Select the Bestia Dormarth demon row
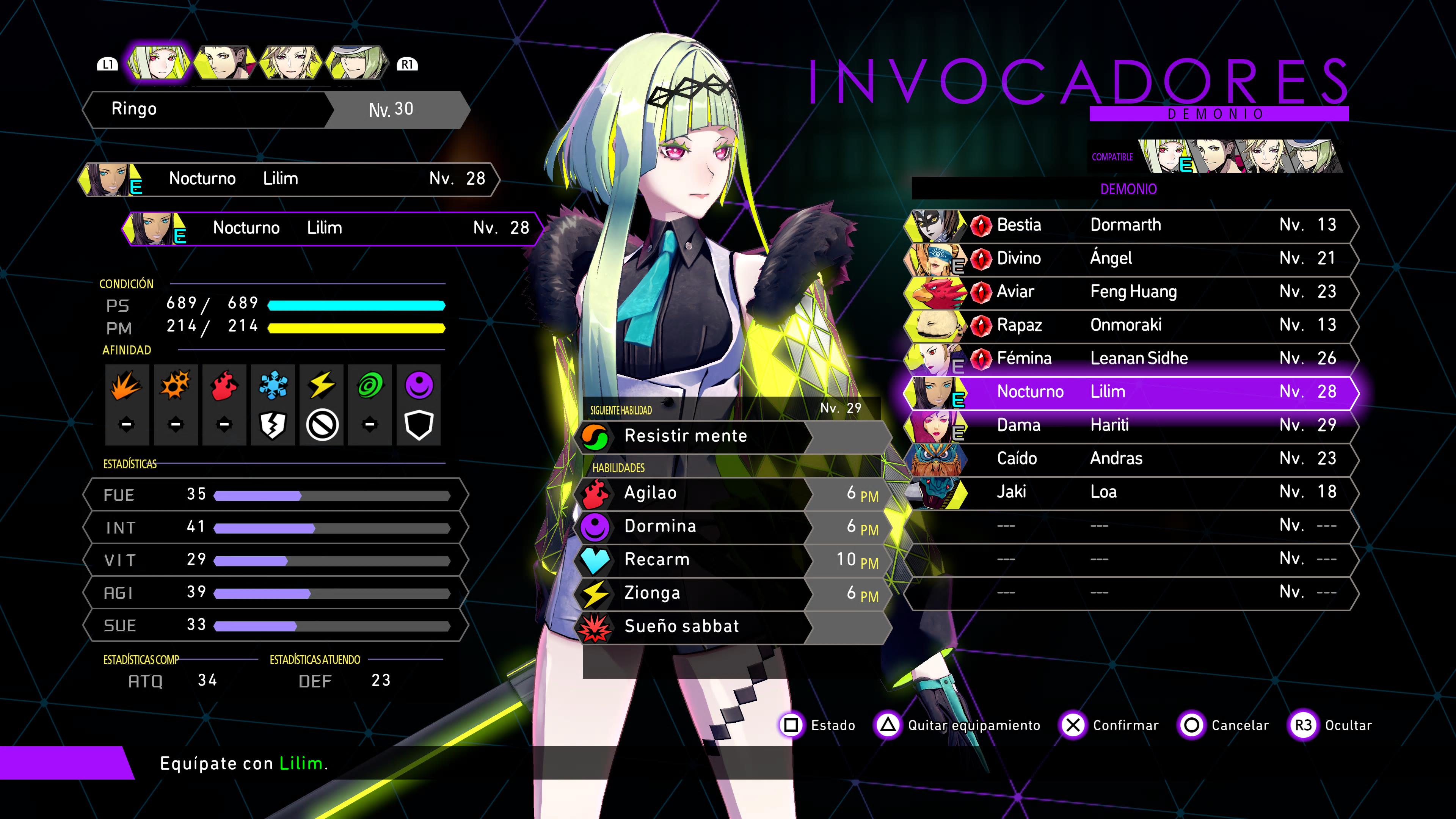Viewport: 1456px width, 819px height. pos(1130,225)
